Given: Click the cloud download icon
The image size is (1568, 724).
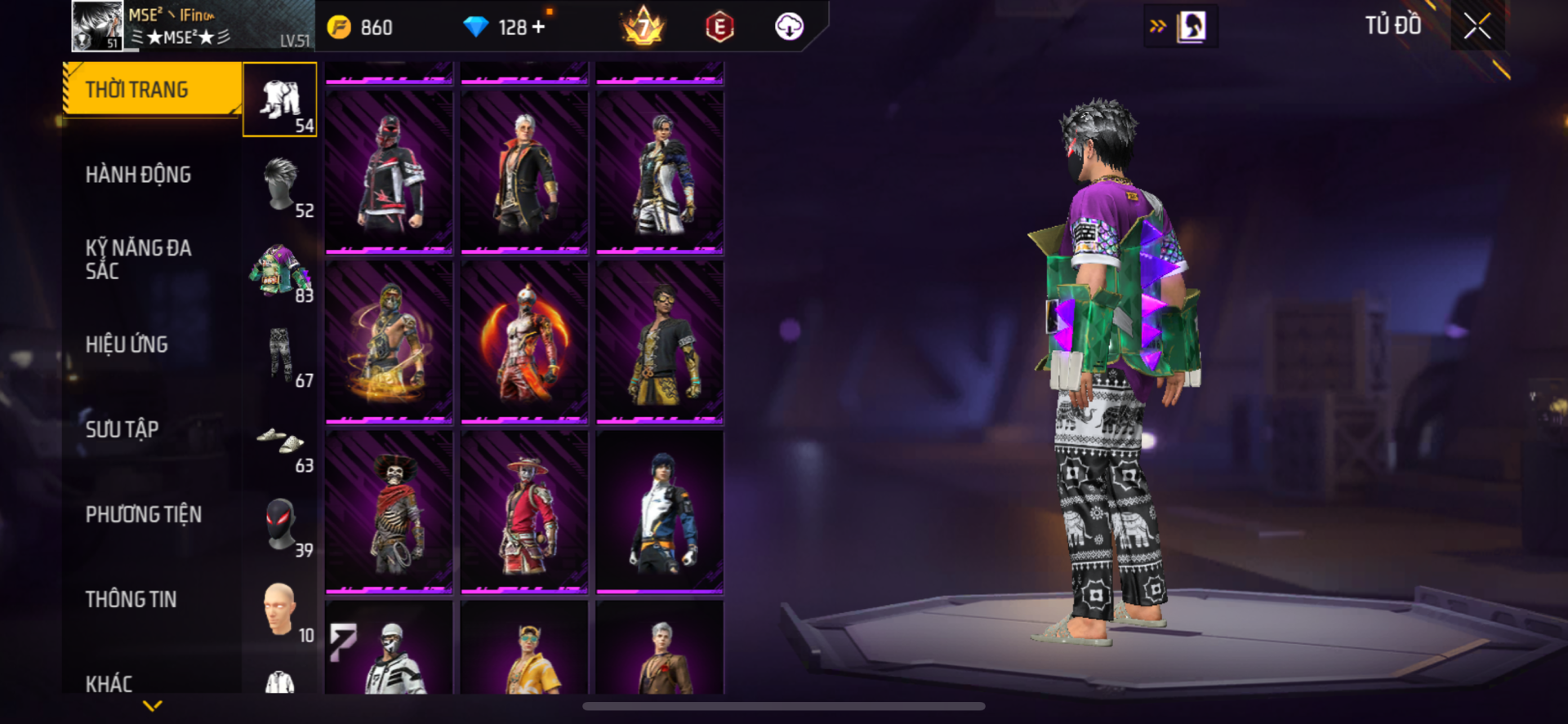Looking at the screenshot, I should pyautogui.click(x=788, y=27).
